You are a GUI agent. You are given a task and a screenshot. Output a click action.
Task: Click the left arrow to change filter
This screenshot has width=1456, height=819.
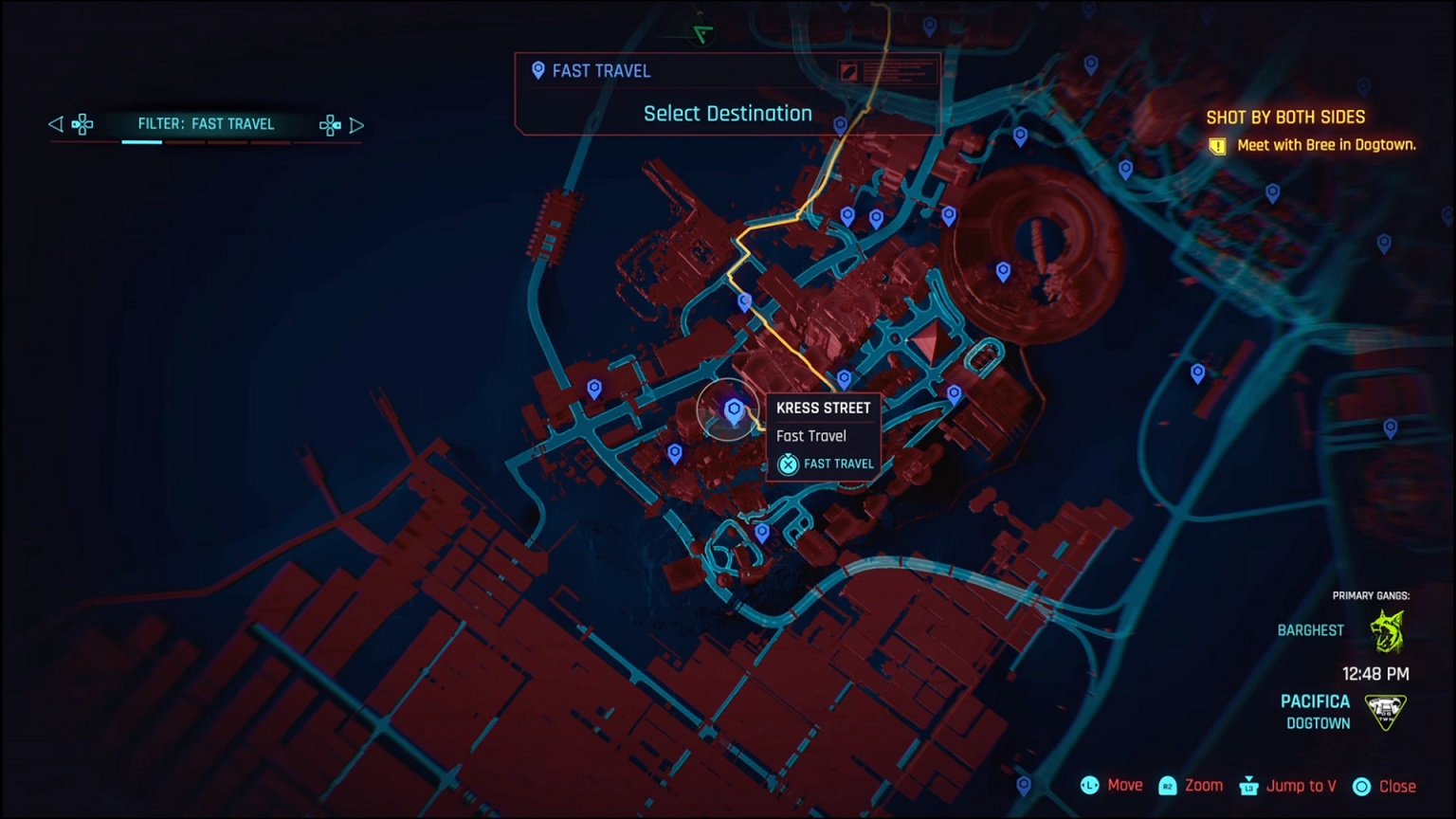pyautogui.click(x=55, y=124)
